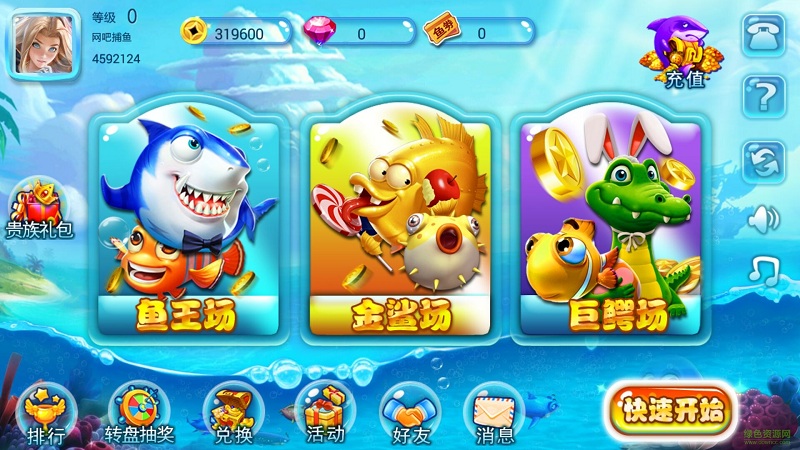The width and height of the screenshot is (800, 450).
Task: Show the 活动 events gift box
Action: click(326, 414)
